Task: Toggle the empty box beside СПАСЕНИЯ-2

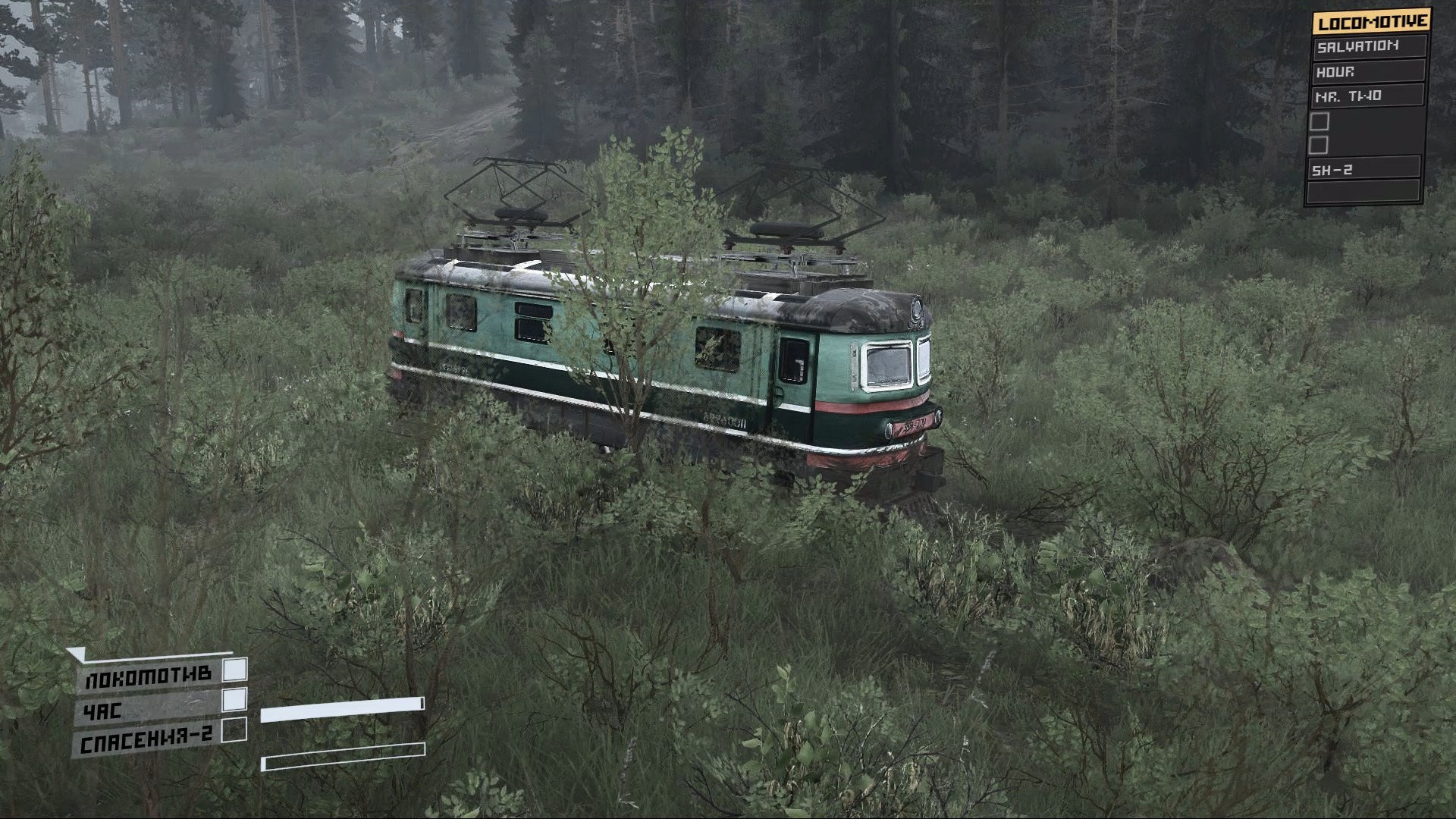Action: (236, 730)
